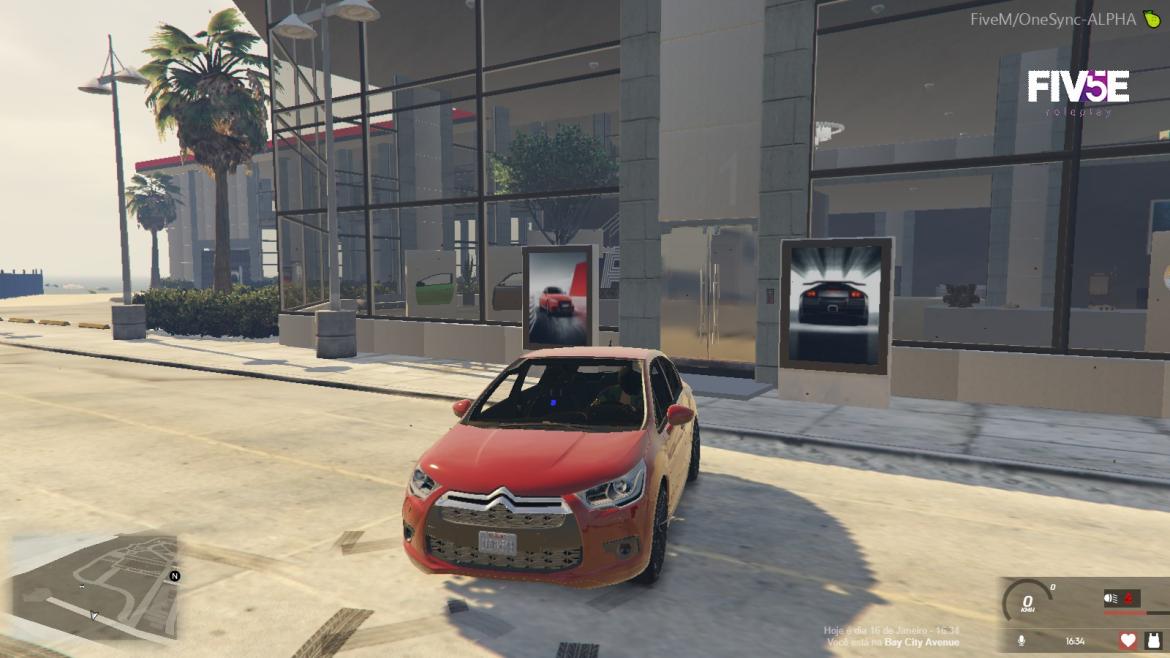Toggle the microphone voice icon
1170x658 pixels.
coord(1021,640)
